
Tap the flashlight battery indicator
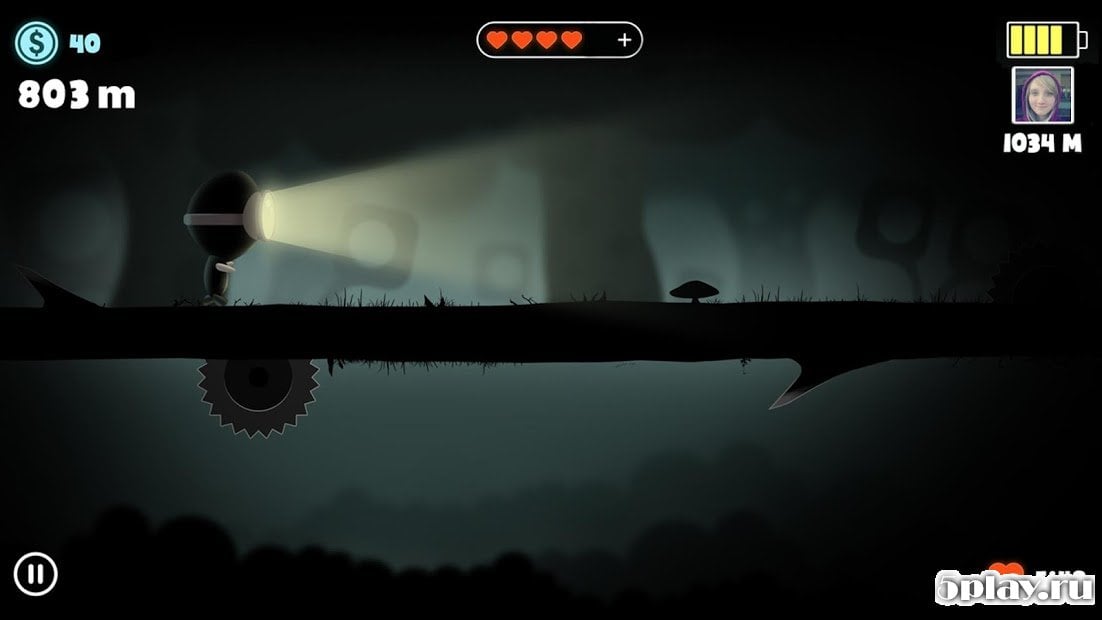pyautogui.click(x=1046, y=40)
